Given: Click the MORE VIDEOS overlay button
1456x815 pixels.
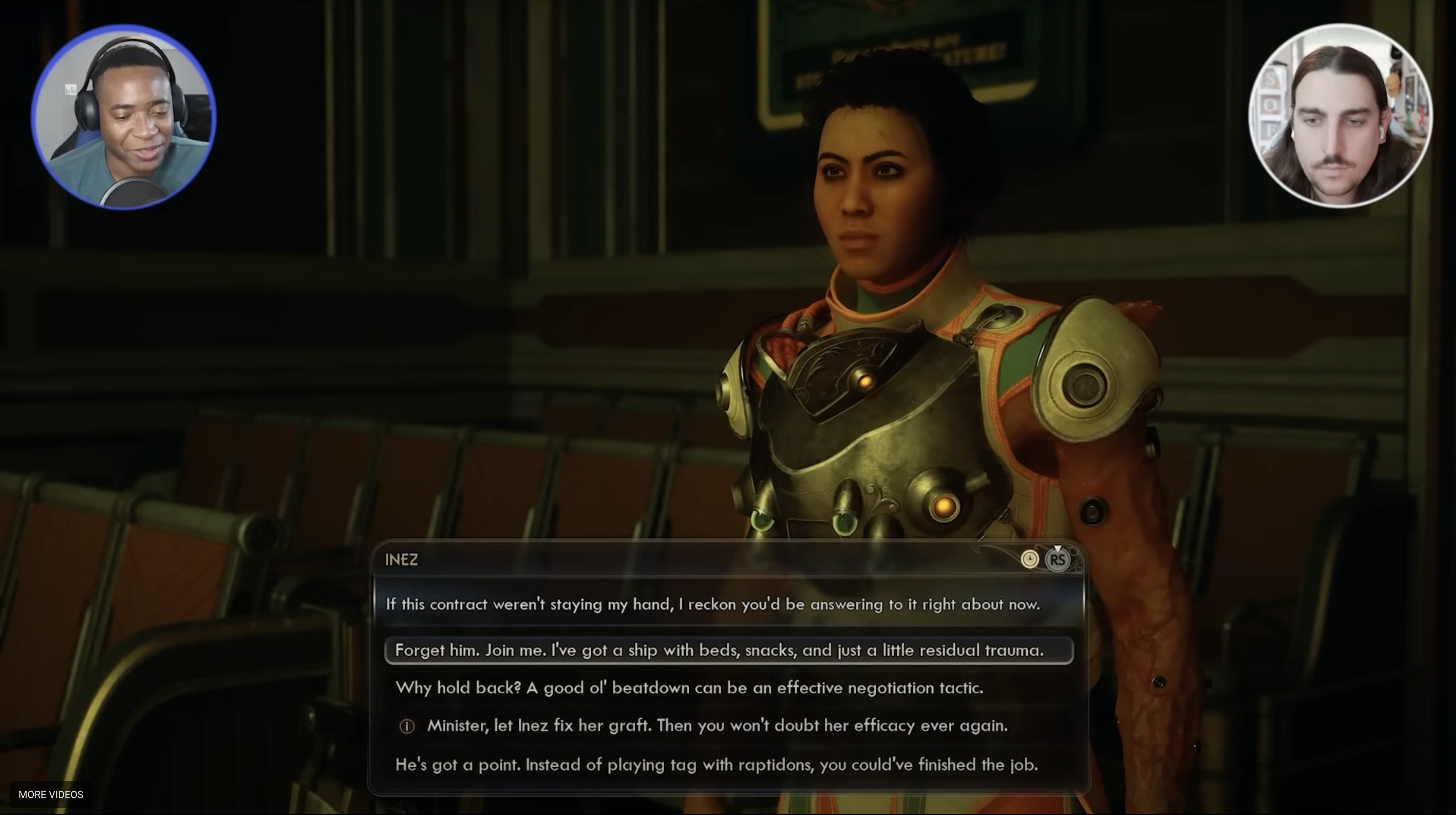Looking at the screenshot, I should (x=51, y=795).
